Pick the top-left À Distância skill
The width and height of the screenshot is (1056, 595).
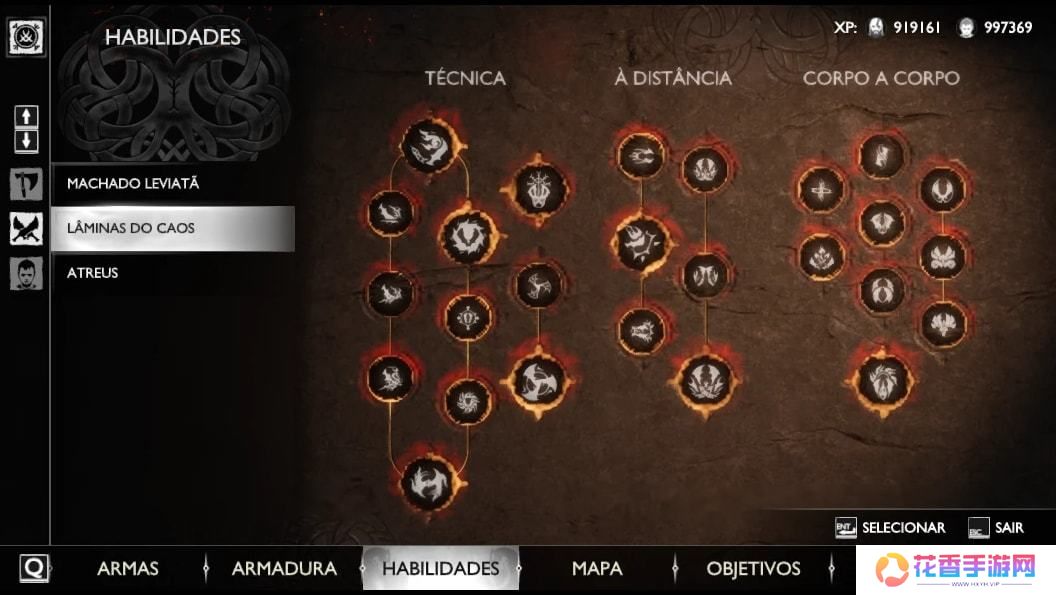click(x=641, y=156)
